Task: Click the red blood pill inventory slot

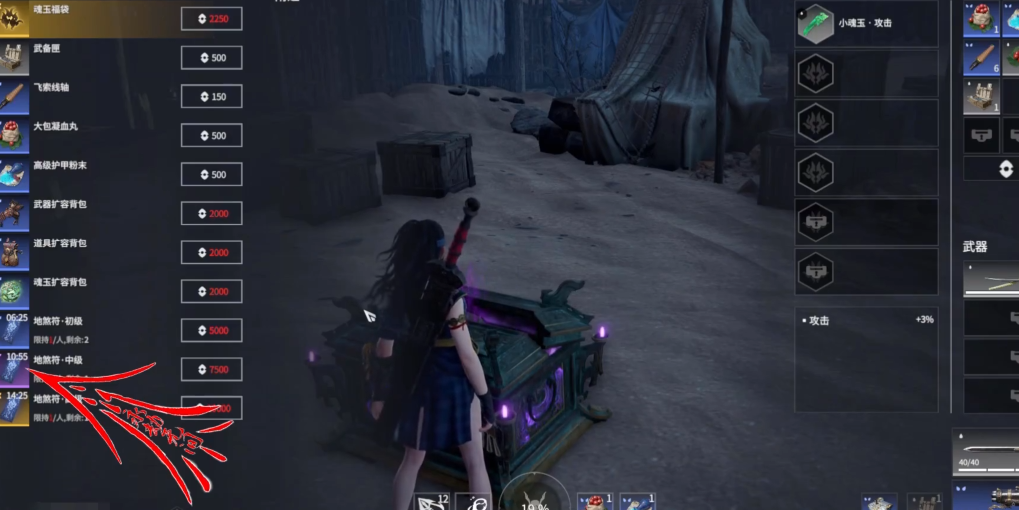Action: coord(981,19)
